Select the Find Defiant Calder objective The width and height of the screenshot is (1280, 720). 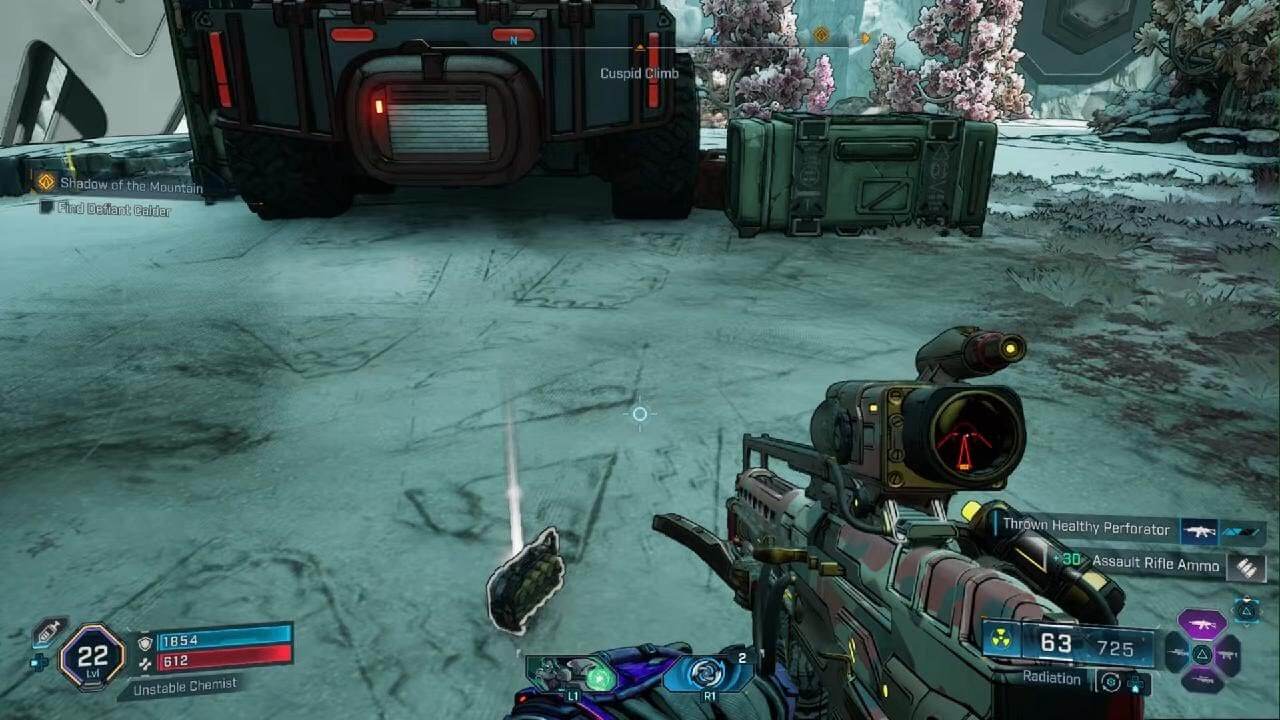[113, 210]
